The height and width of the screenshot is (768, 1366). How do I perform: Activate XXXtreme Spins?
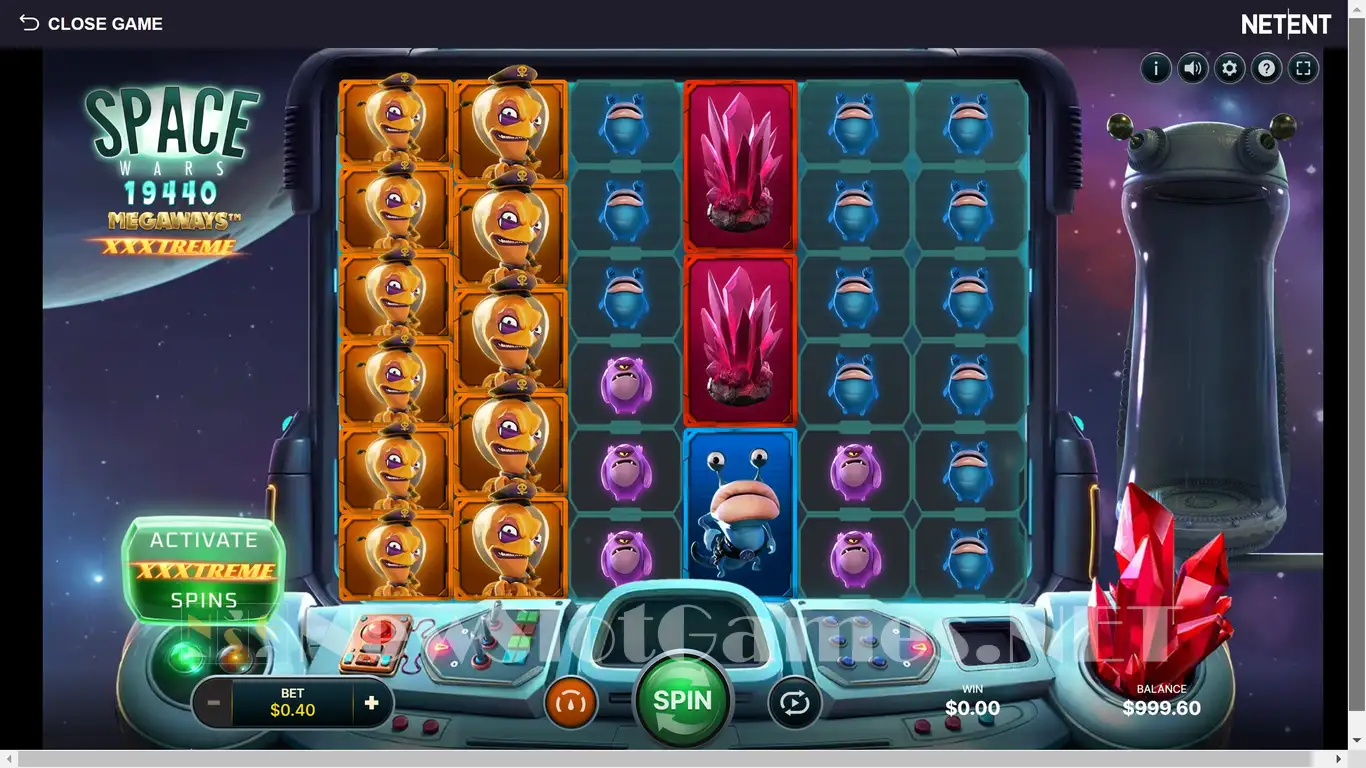pyautogui.click(x=204, y=570)
